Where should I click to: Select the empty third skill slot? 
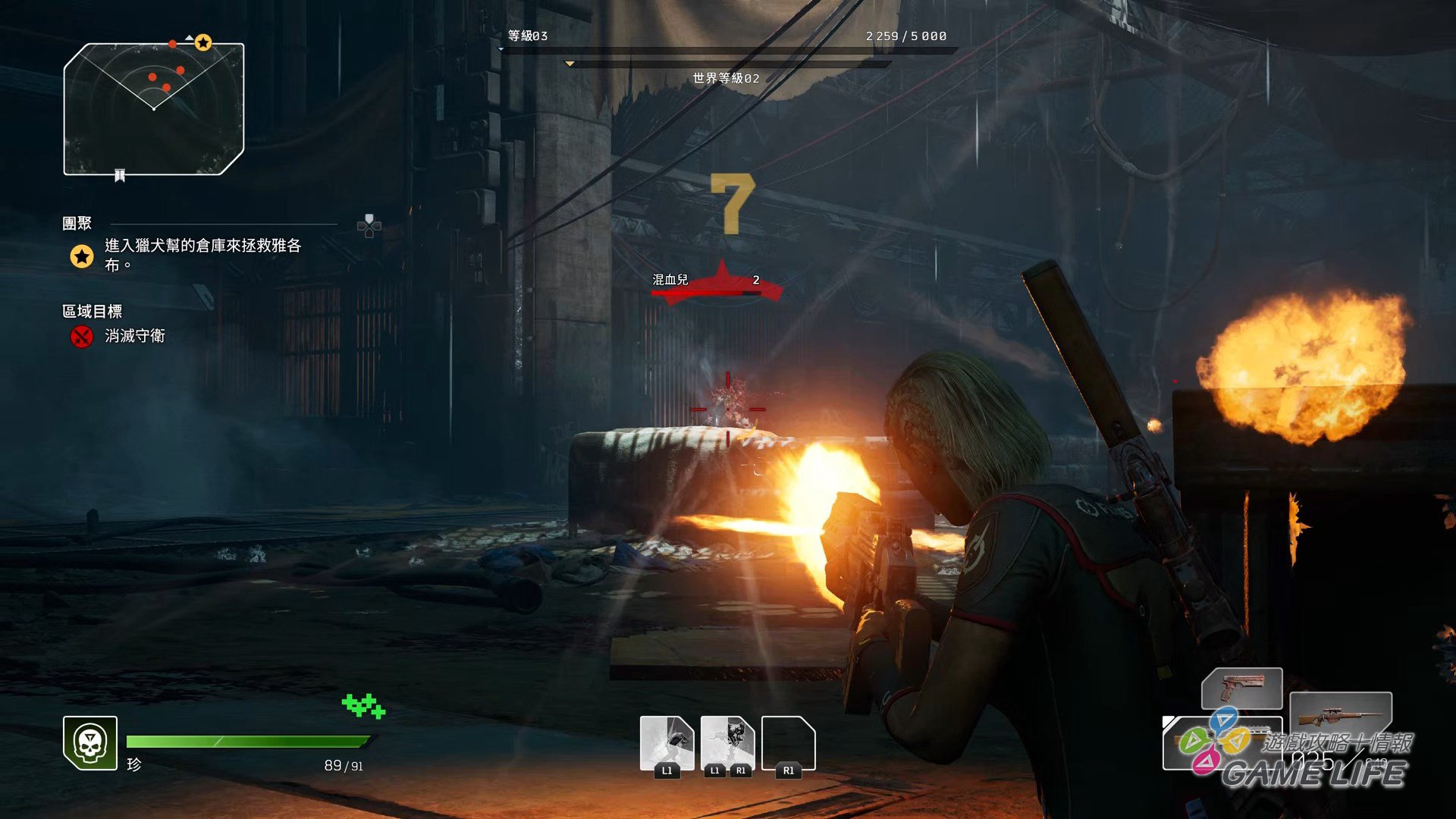(x=788, y=744)
